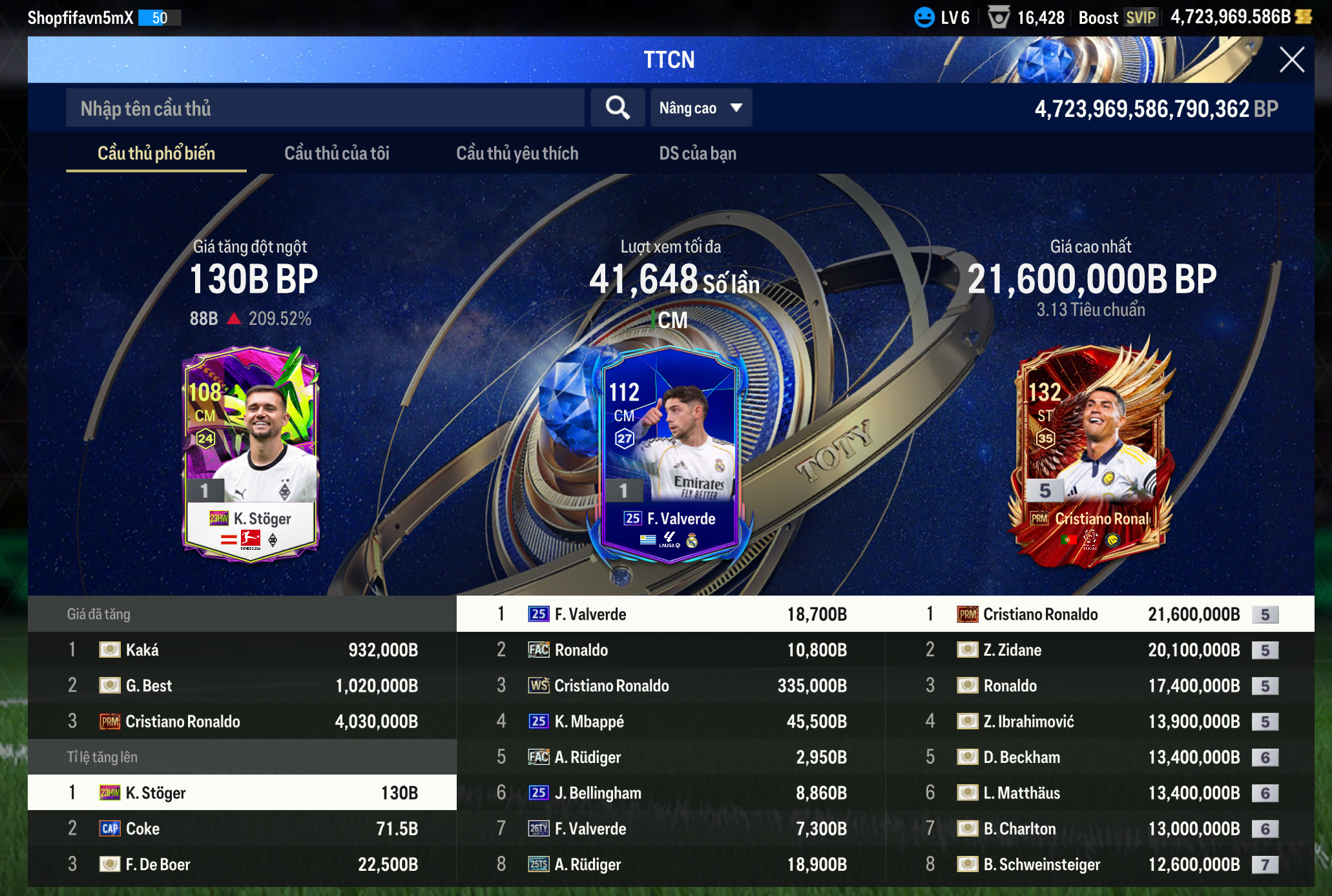1332x896 pixels.
Task: Click the player name search field
Action: 325,108
